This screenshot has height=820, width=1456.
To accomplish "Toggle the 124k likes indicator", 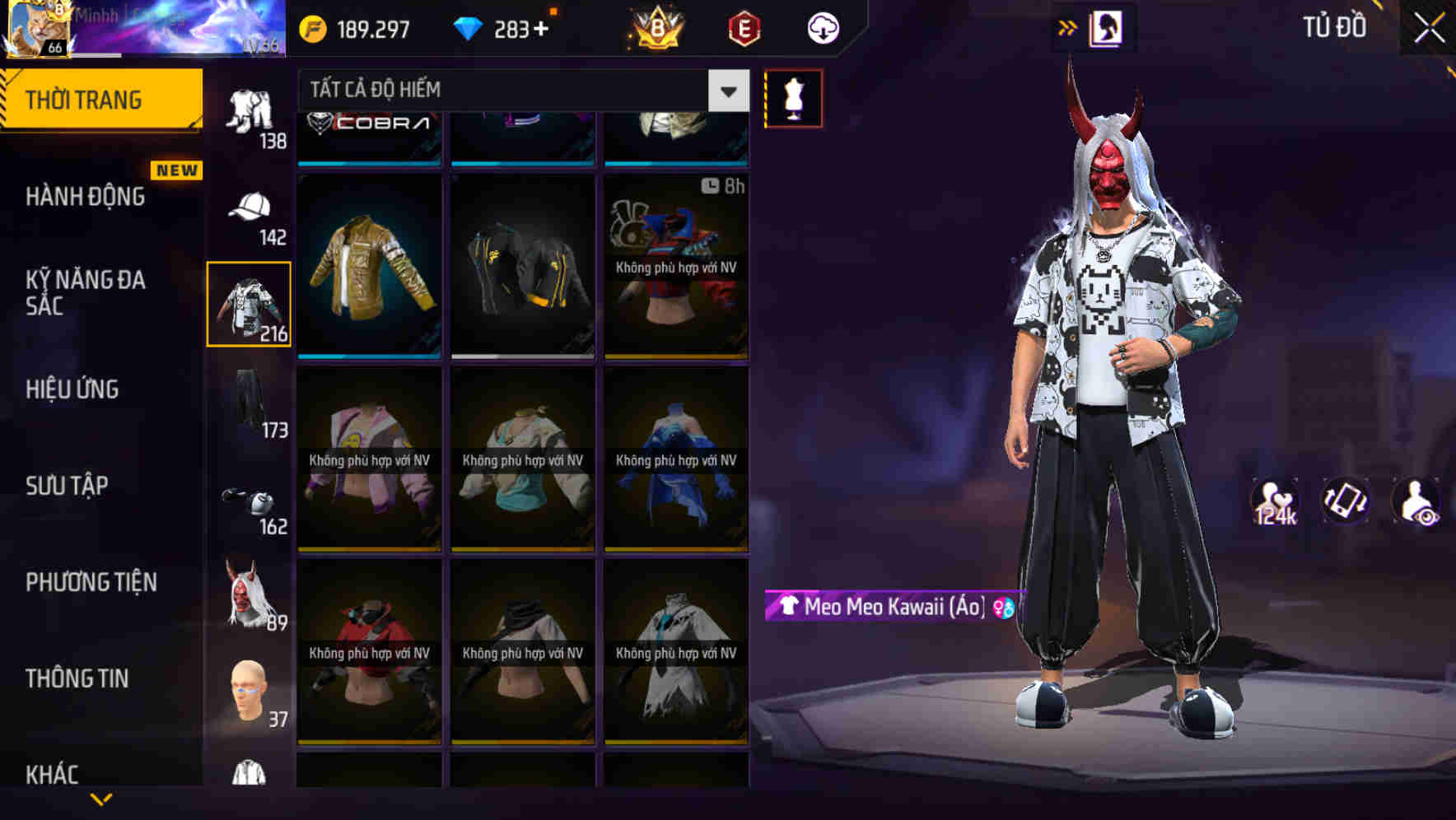I will pyautogui.click(x=1276, y=501).
